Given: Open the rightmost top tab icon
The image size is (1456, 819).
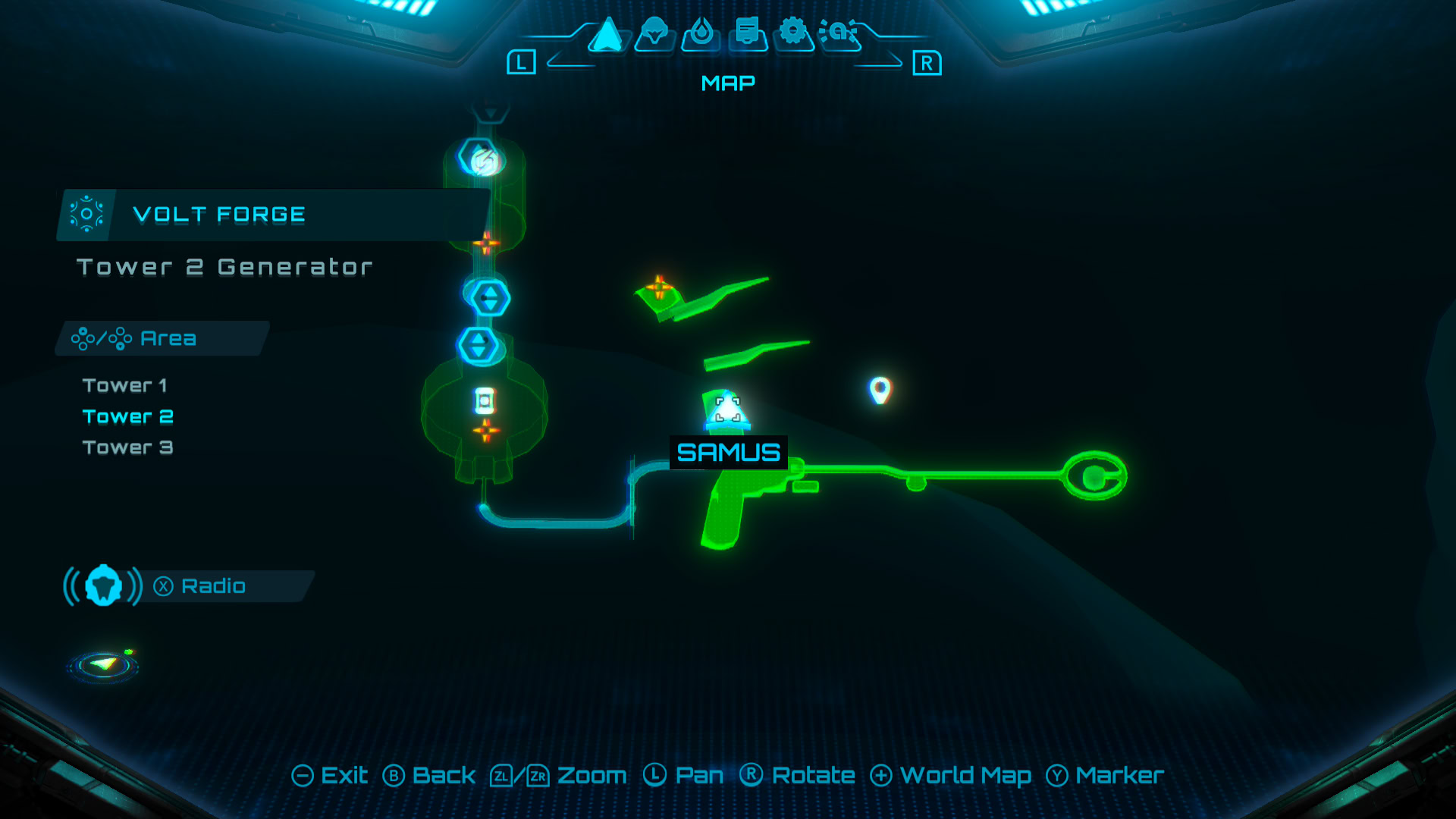Looking at the screenshot, I should click(x=839, y=33).
